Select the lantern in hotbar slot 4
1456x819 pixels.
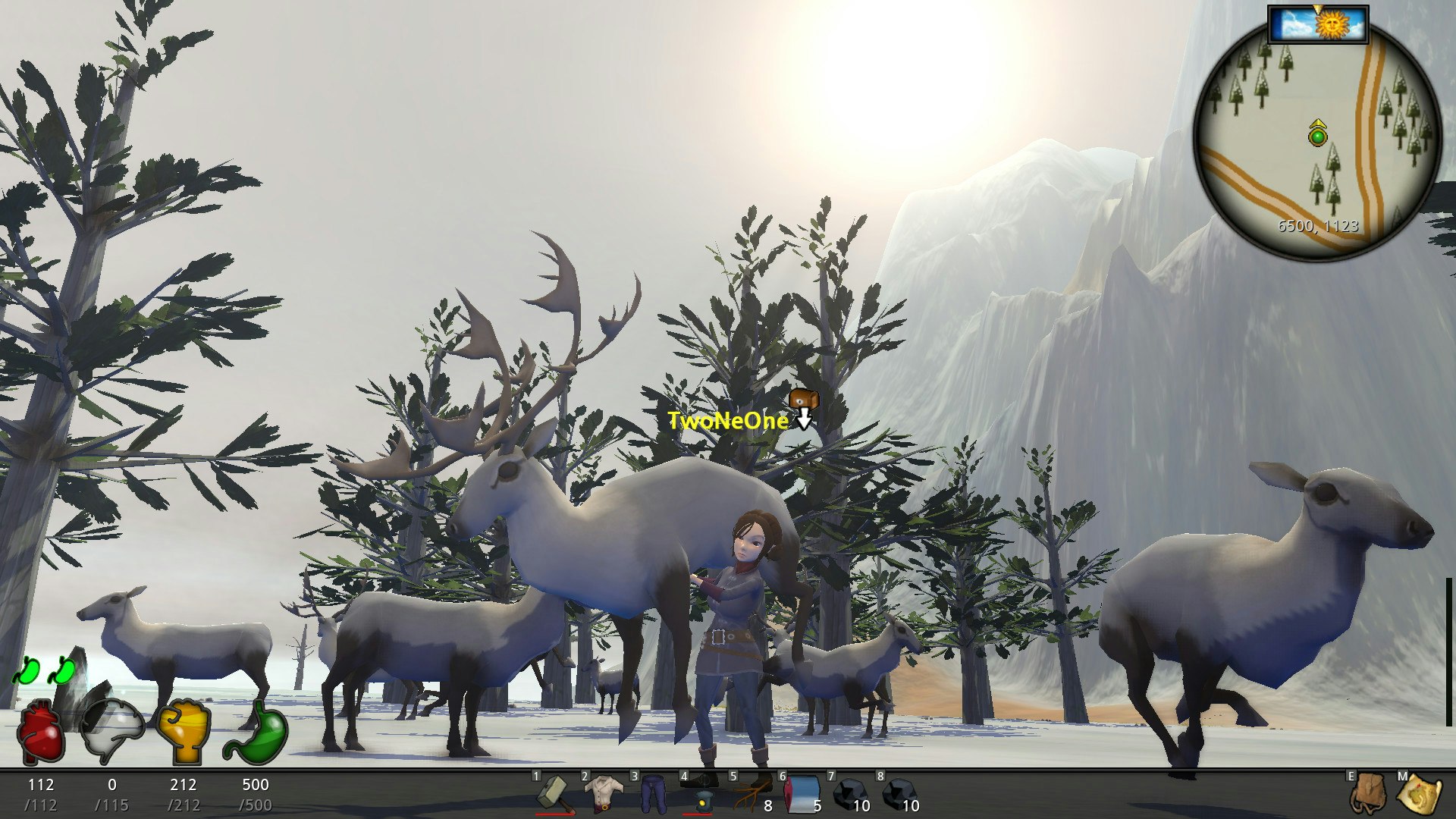point(703,794)
